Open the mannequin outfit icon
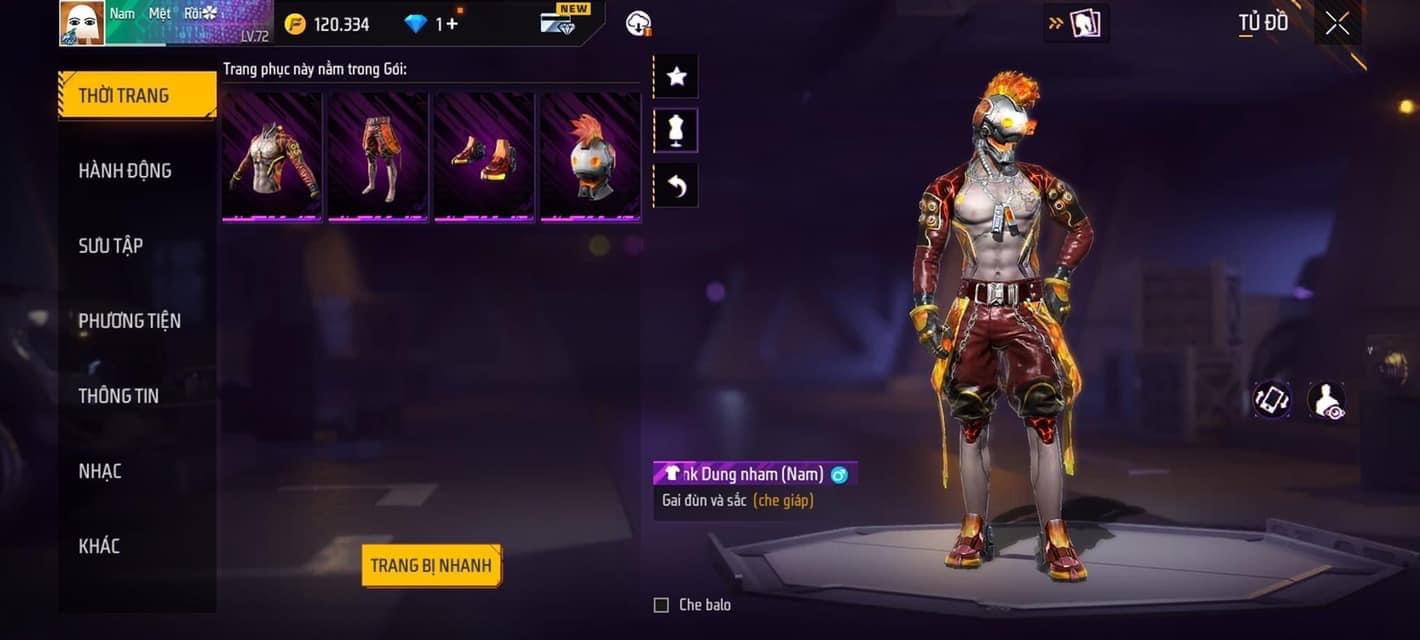The height and width of the screenshot is (640, 1420). point(676,131)
